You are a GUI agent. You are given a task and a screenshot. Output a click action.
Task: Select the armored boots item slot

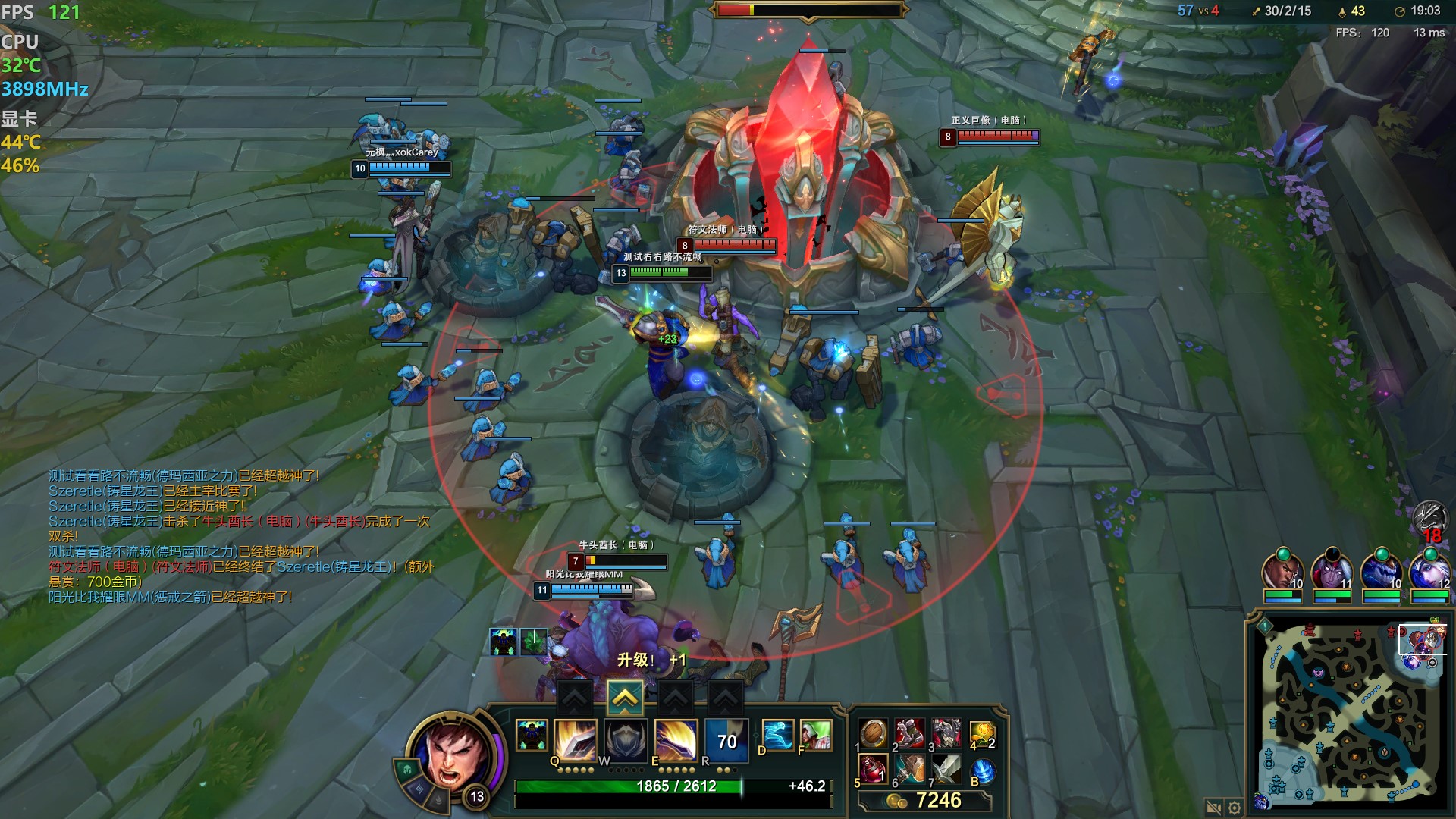tap(909, 734)
